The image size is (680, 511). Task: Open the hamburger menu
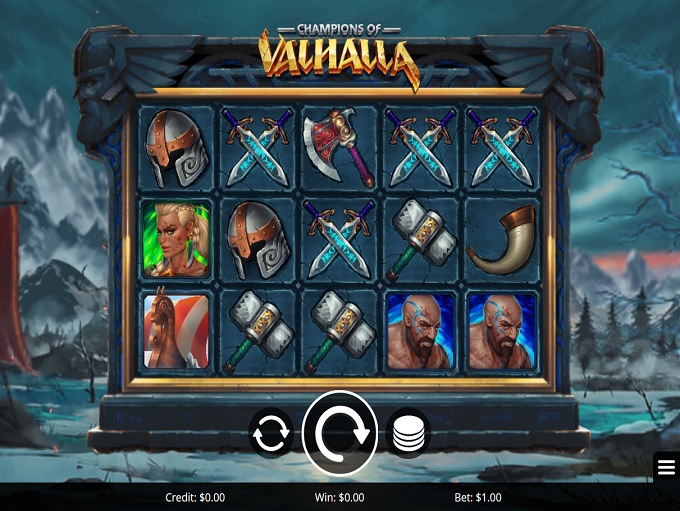666,467
